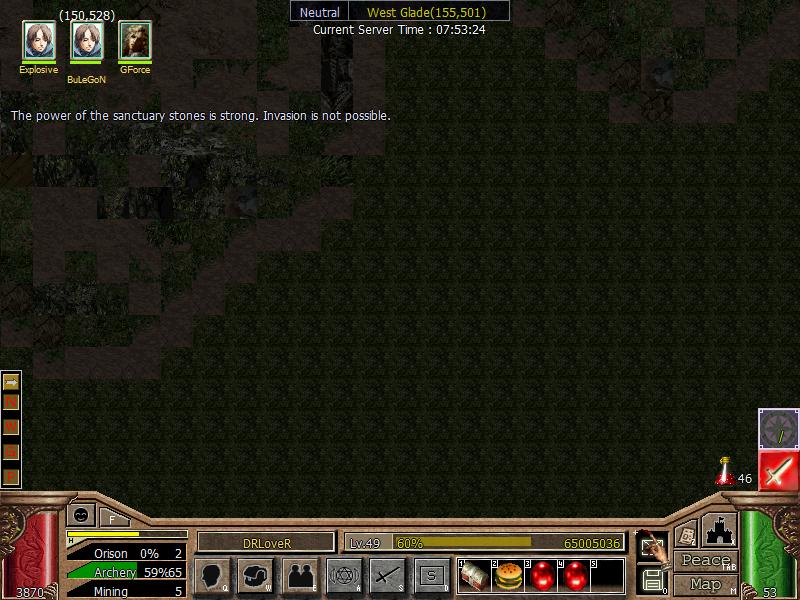The height and width of the screenshot is (600, 800).
Task: Click the floppy disk save icon
Action: 651,580
